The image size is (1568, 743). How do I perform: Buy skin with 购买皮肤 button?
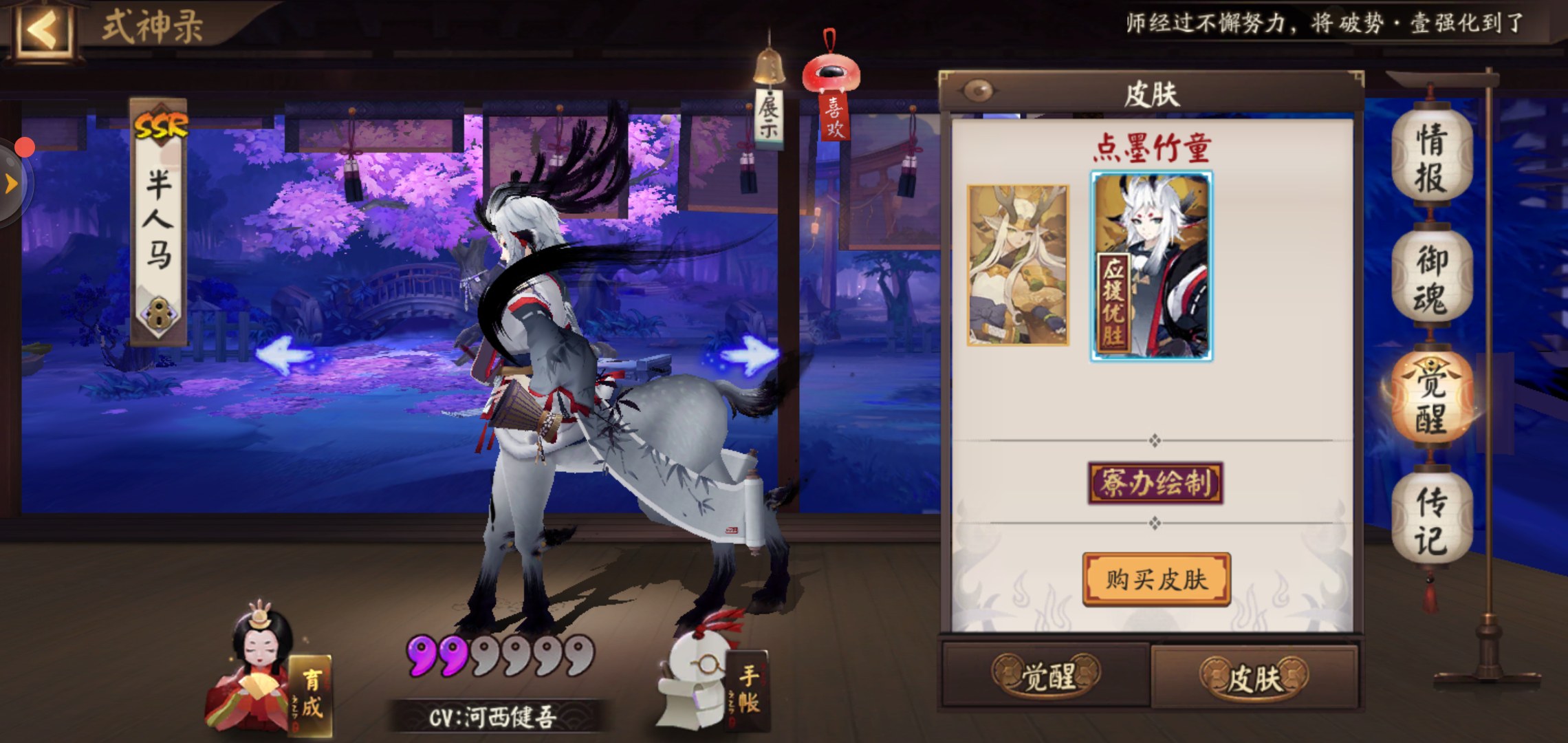coord(1156,579)
